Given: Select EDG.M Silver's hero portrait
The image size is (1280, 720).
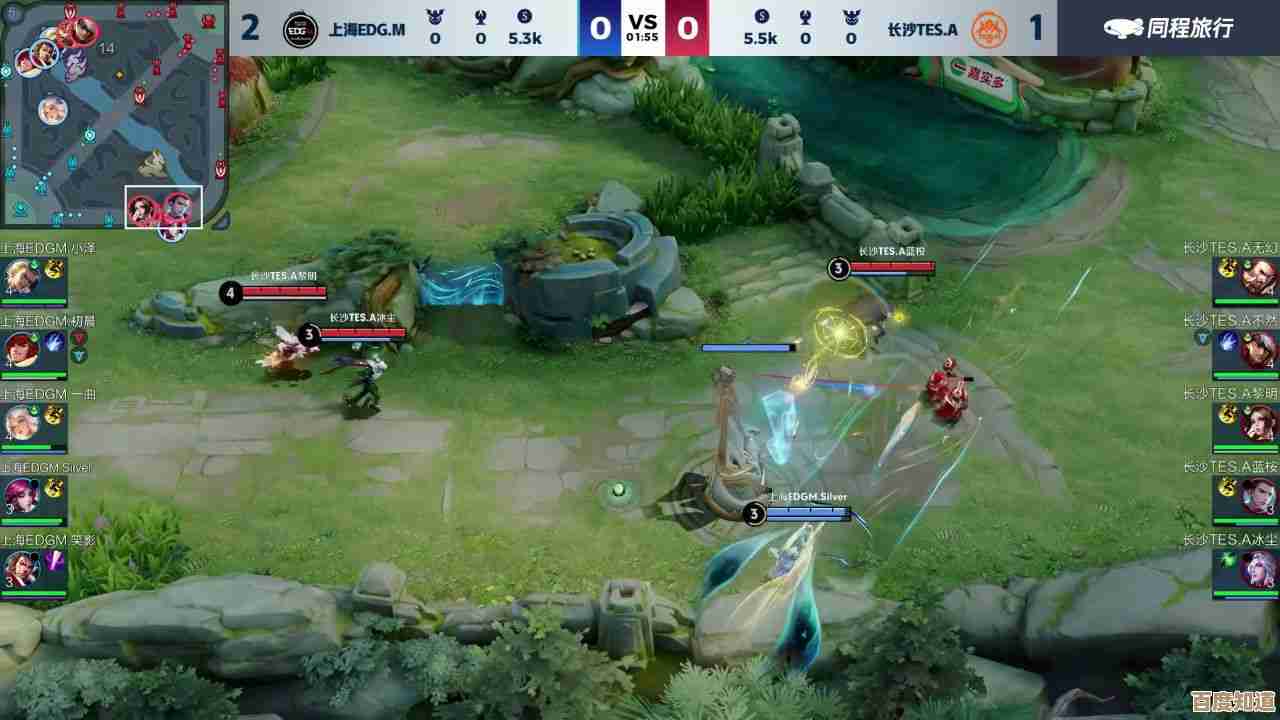Looking at the screenshot, I should pos(19,495).
